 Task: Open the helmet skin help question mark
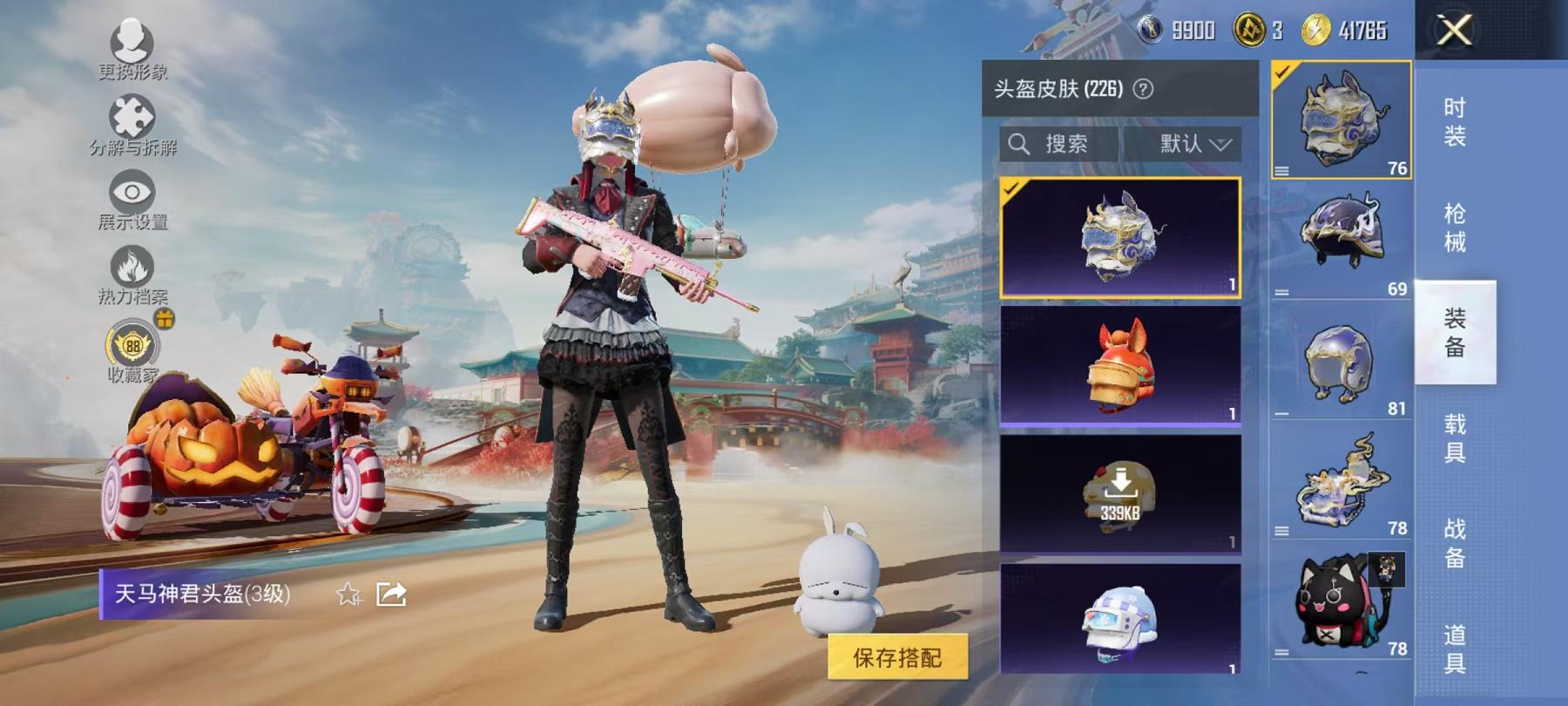click(x=1141, y=87)
